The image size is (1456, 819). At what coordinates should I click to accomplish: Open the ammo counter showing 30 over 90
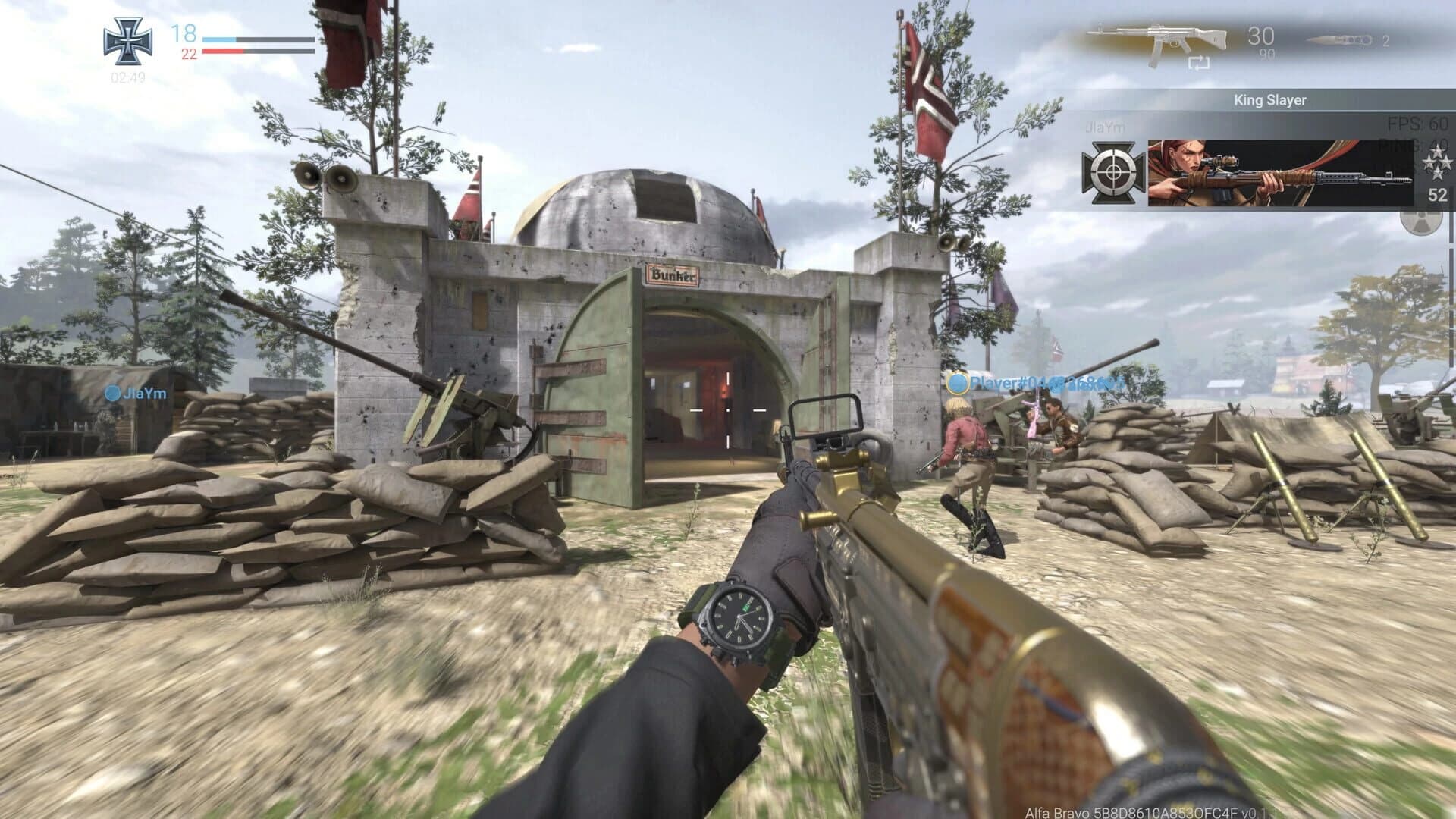[x=1260, y=38]
